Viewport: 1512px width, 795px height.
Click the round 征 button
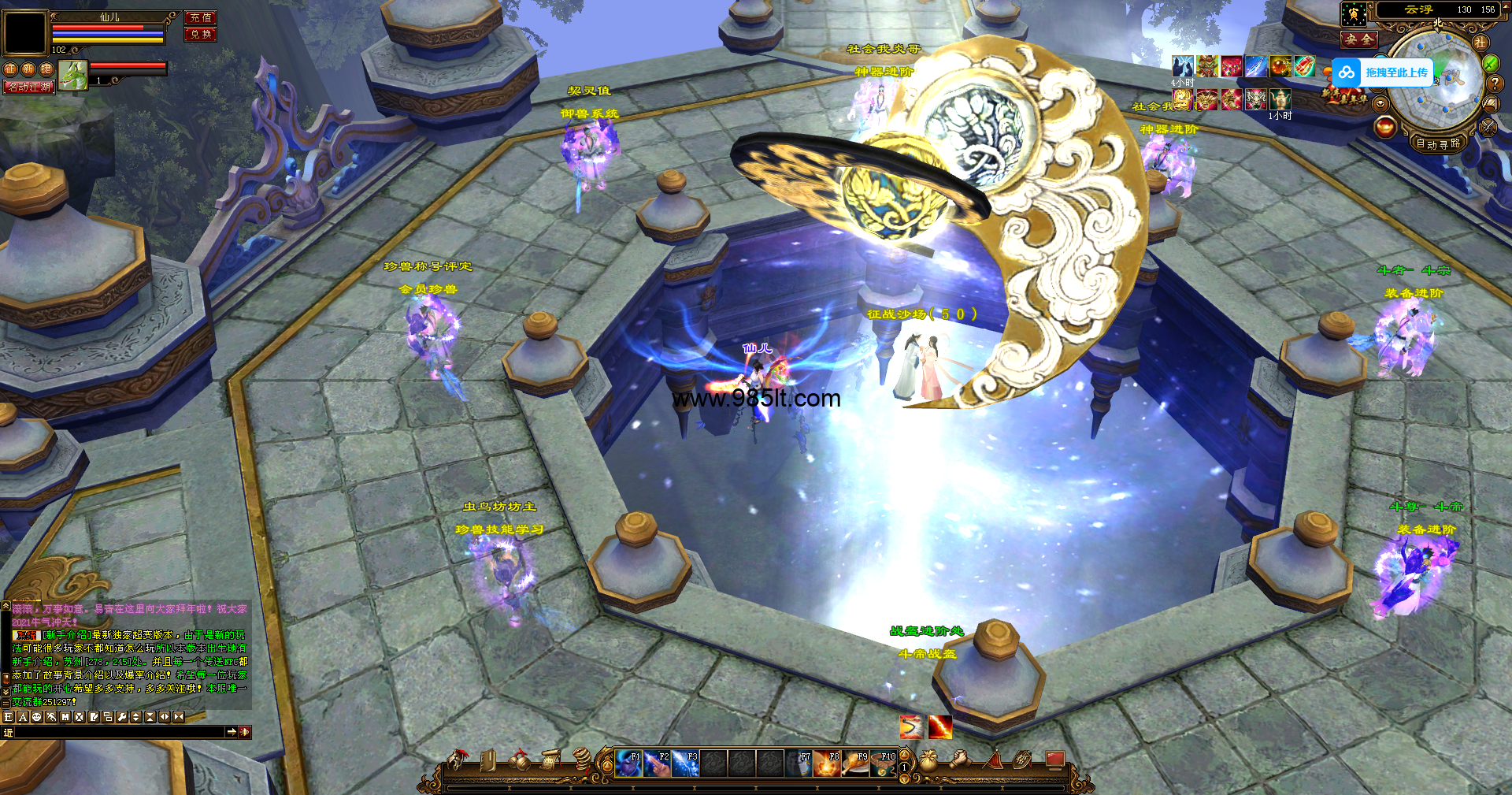[10, 69]
